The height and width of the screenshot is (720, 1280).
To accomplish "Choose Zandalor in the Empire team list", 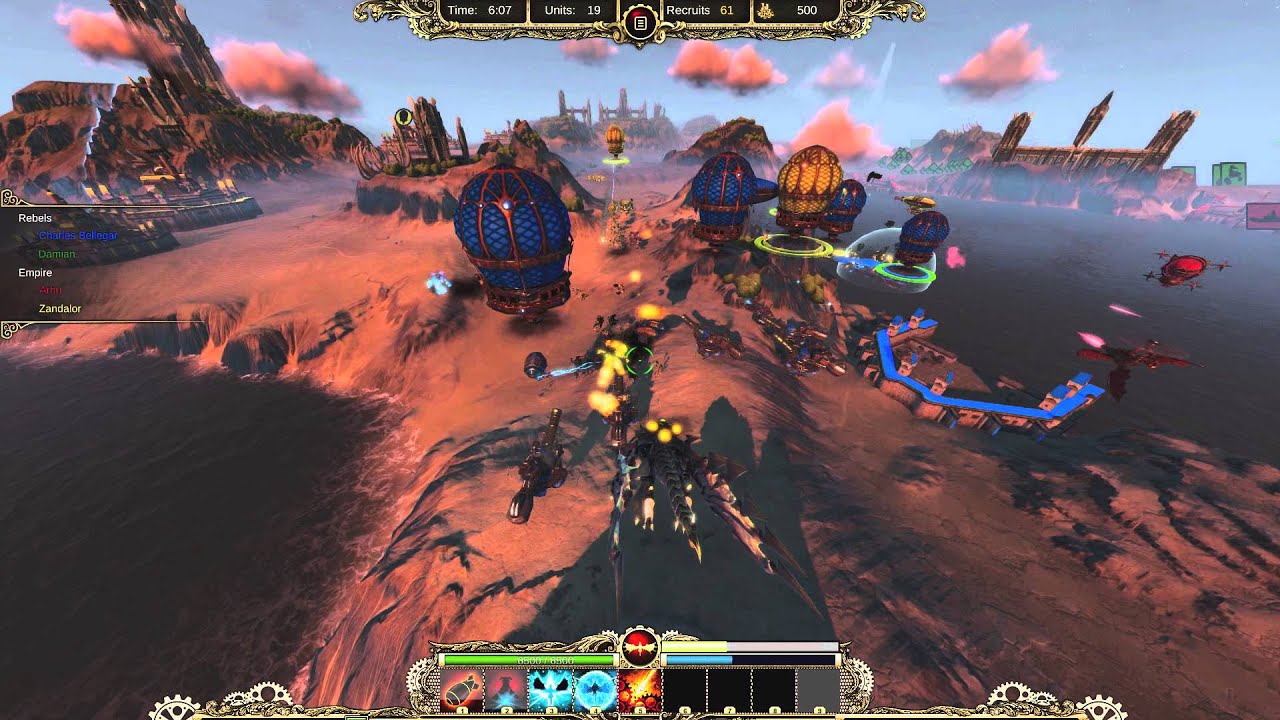I will point(60,309).
